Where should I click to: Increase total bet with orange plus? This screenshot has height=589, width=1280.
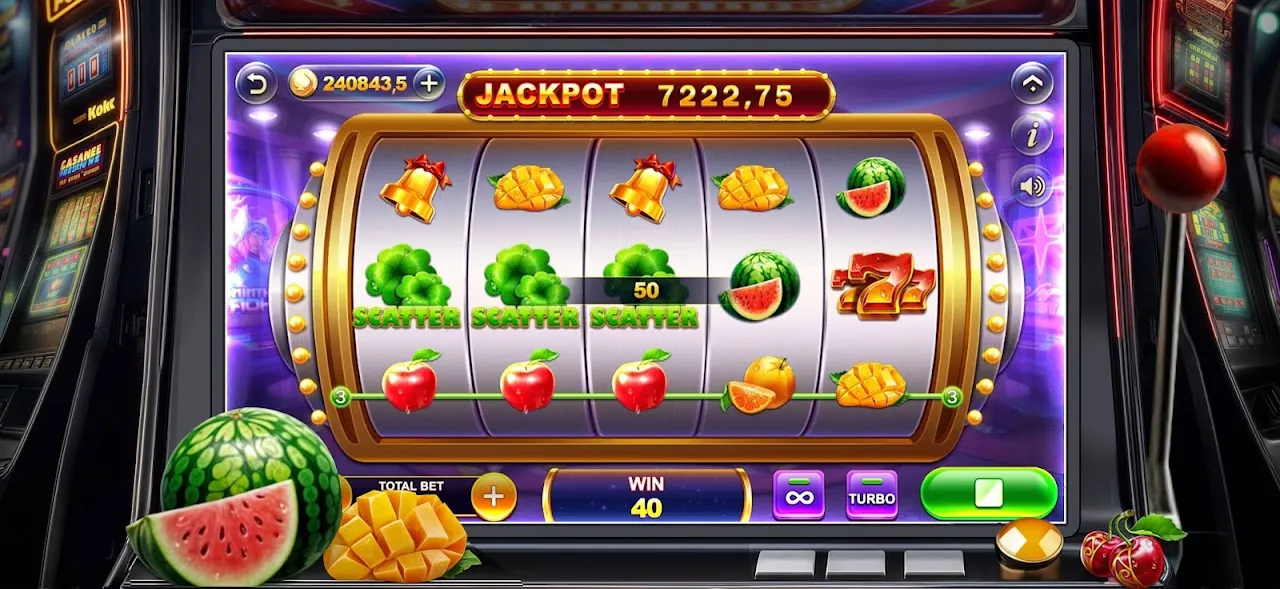pyautogui.click(x=493, y=494)
